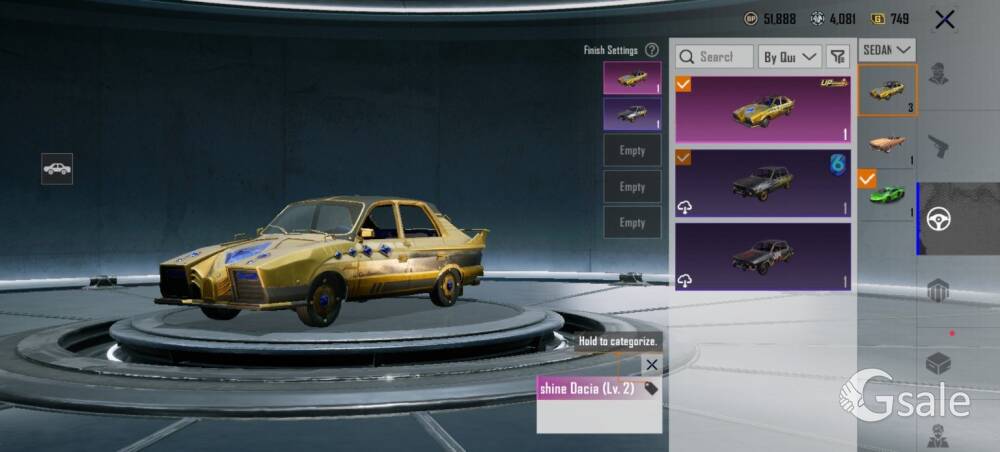The image size is (1000, 452).
Task: Select the green sports car thumbnail
Action: tap(887, 195)
